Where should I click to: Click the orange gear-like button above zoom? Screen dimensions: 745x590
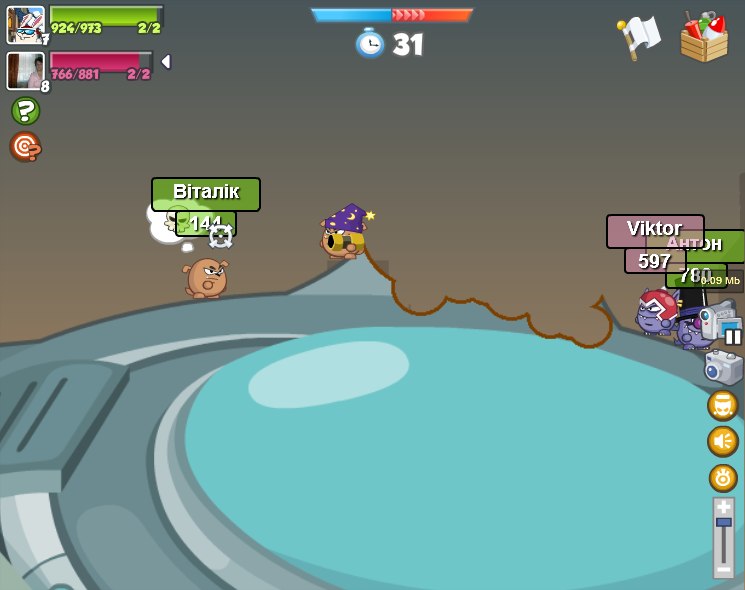pyautogui.click(x=723, y=477)
